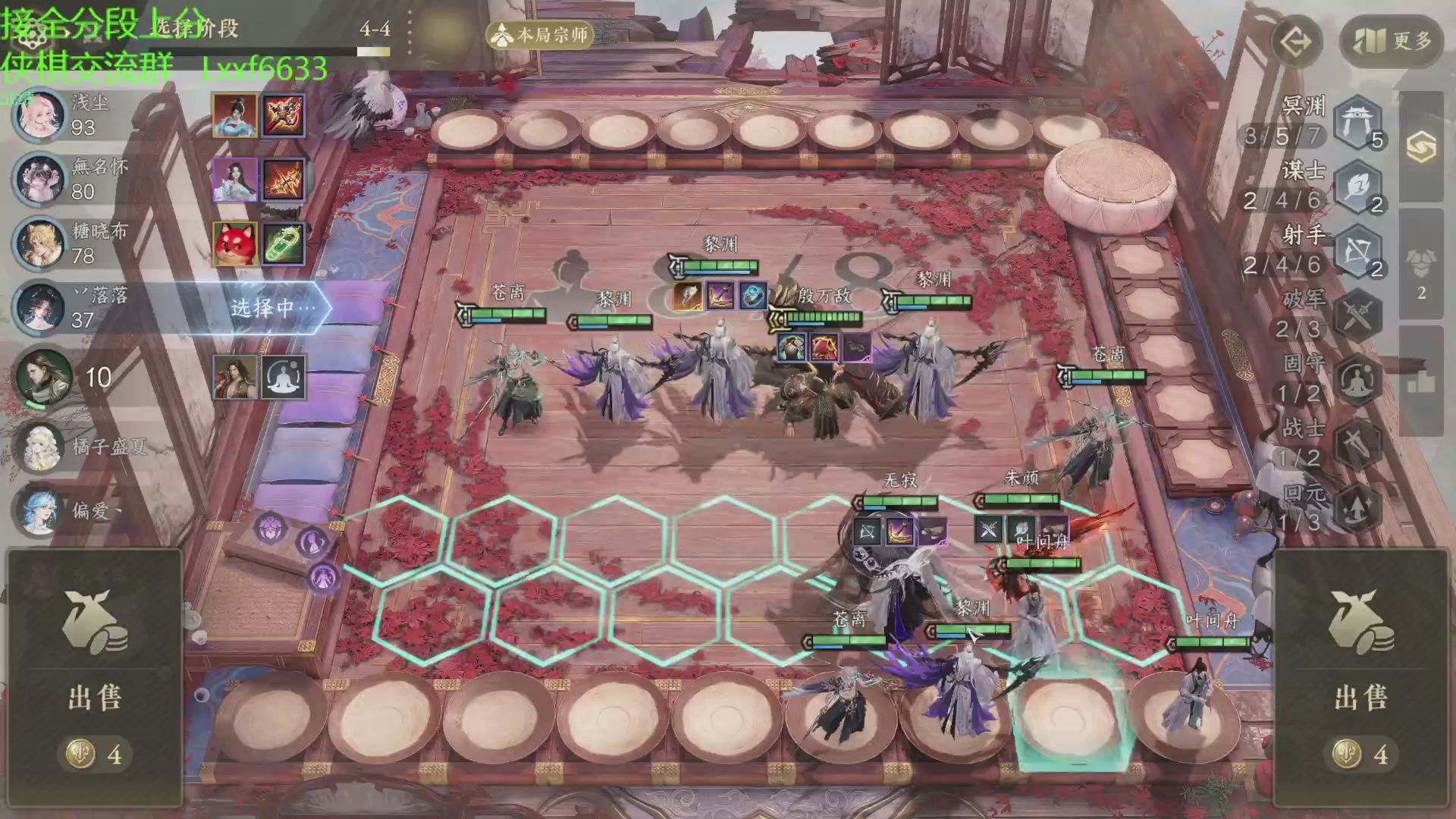
Task: Show the 本局宗师 info banner
Action: (540, 35)
